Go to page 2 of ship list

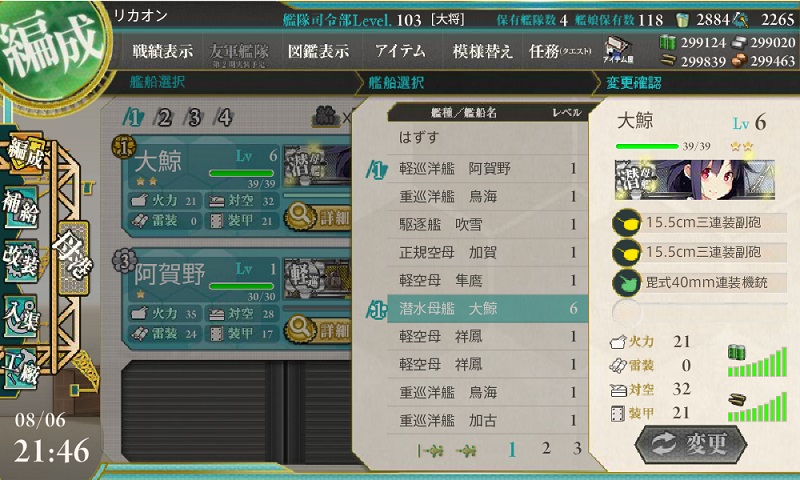[x=545, y=449]
